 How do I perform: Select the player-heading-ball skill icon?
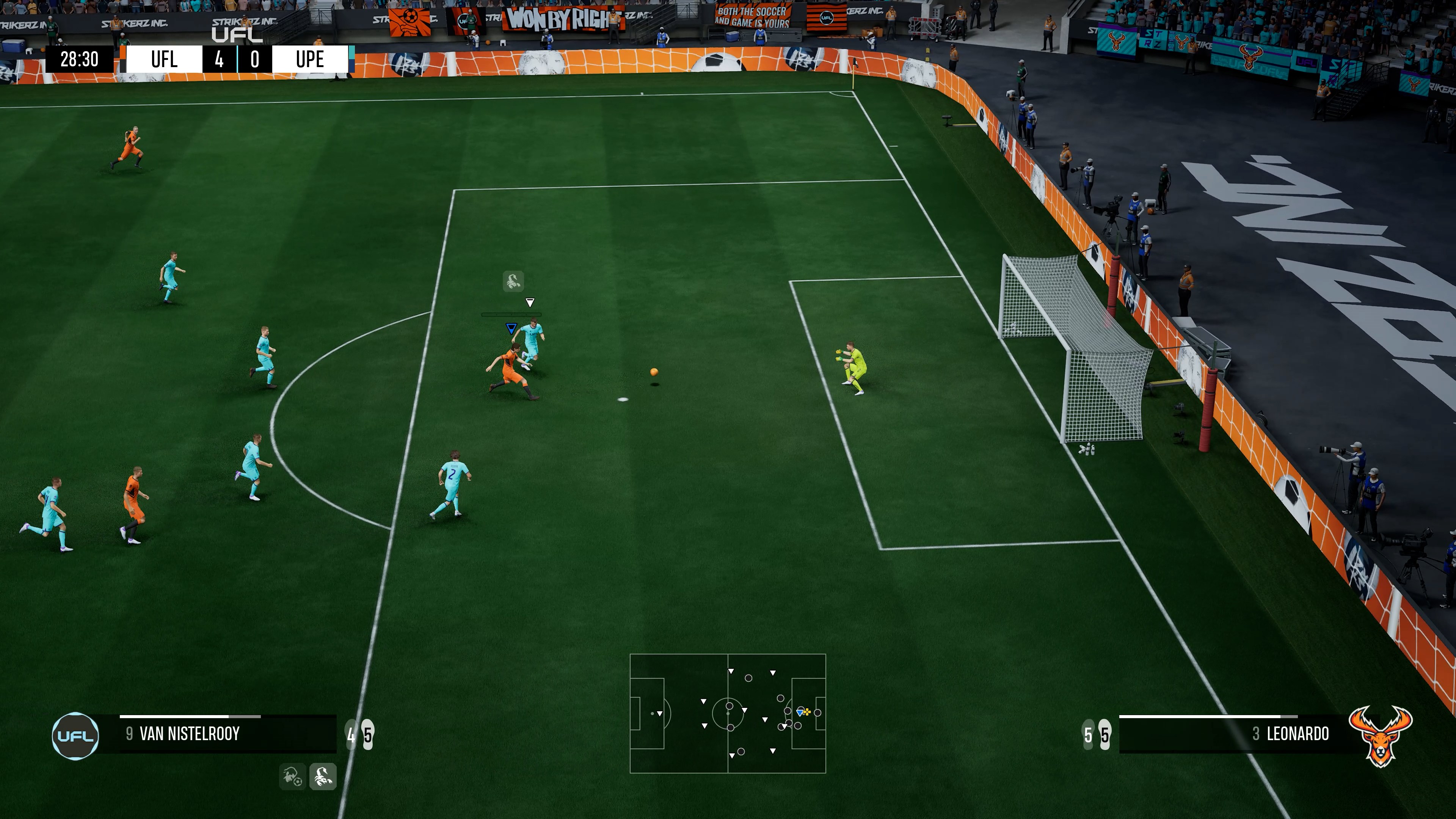(x=292, y=776)
